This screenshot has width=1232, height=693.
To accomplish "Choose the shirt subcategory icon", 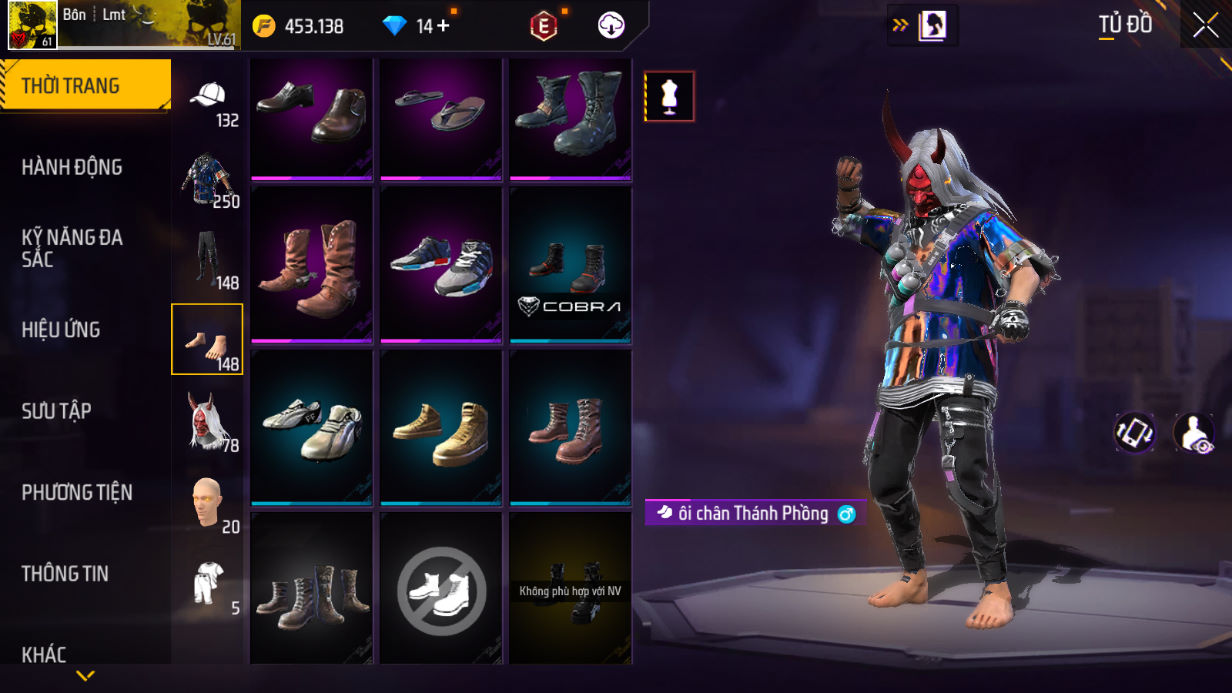I will [207, 178].
